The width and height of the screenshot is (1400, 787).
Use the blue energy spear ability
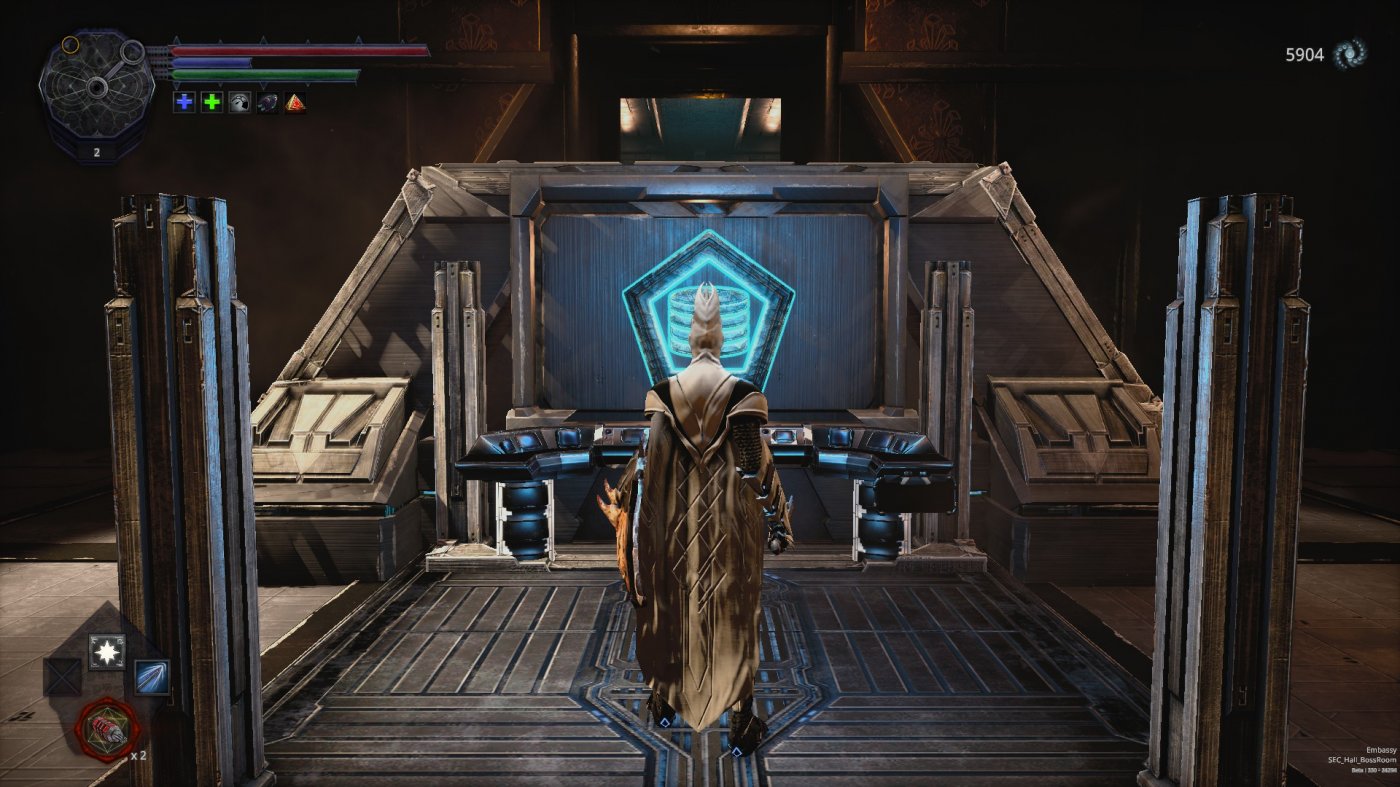click(152, 677)
